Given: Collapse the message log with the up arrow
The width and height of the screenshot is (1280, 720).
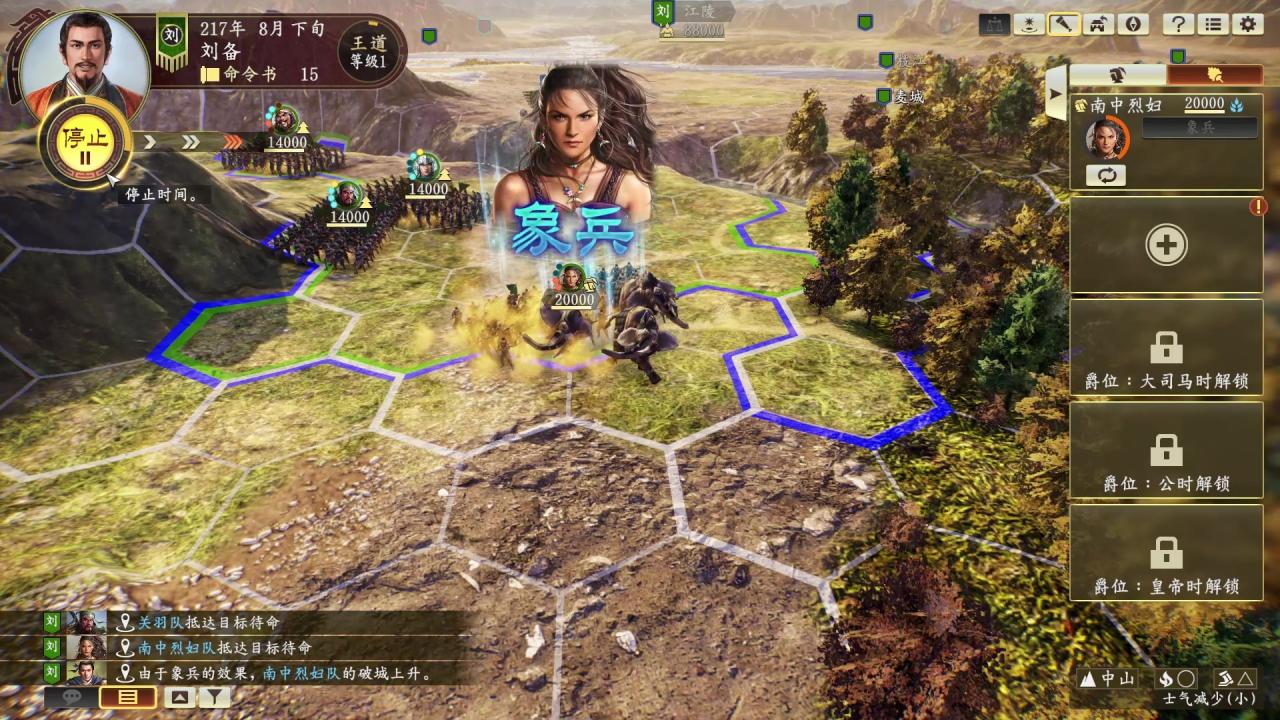Looking at the screenshot, I should (179, 696).
